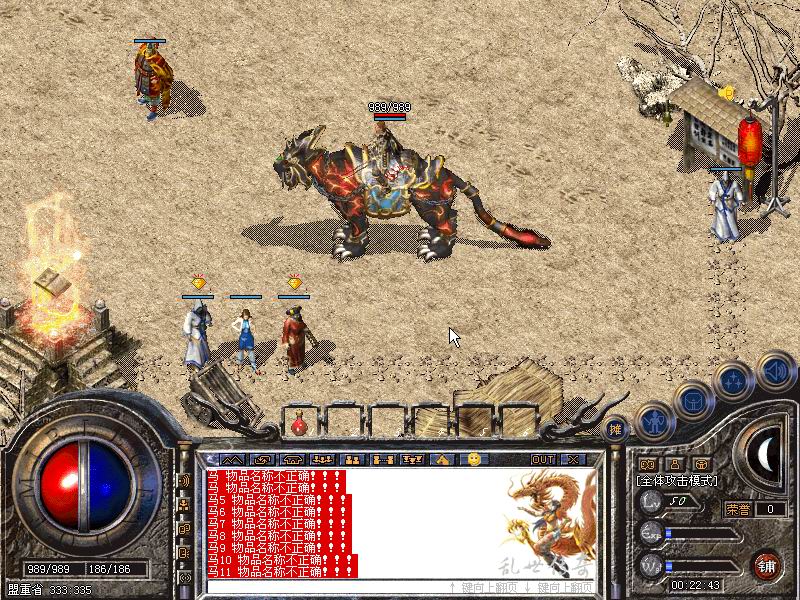The height and width of the screenshot is (600, 800).
Task: Click the bottom signal-waves chat side icon
Action: 184,578
